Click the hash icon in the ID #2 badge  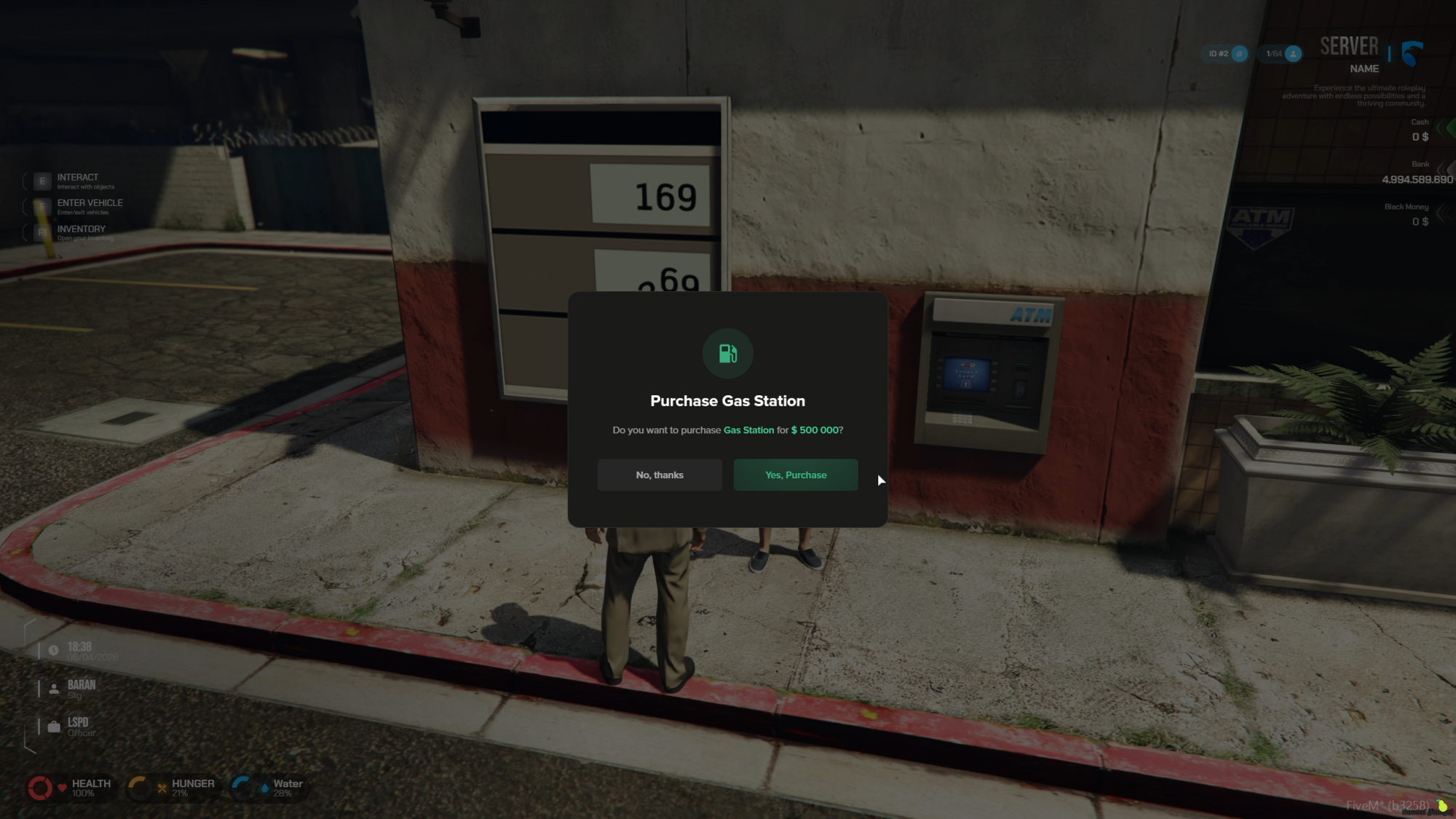(1239, 54)
